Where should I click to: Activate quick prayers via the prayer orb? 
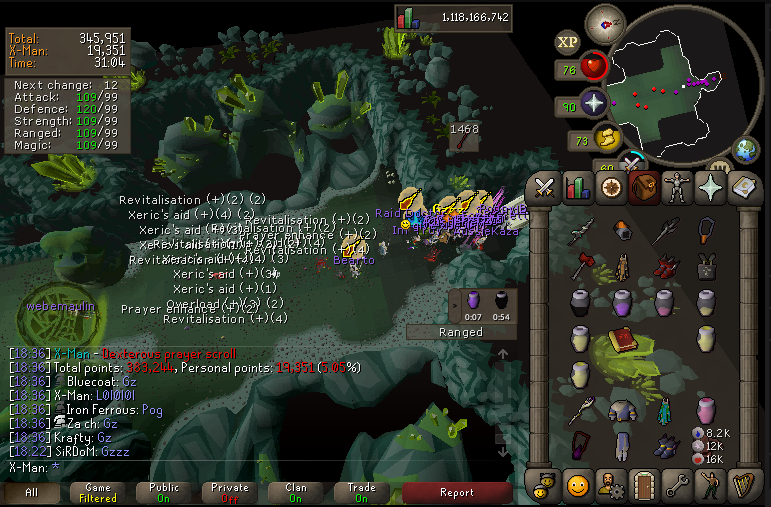(x=594, y=105)
